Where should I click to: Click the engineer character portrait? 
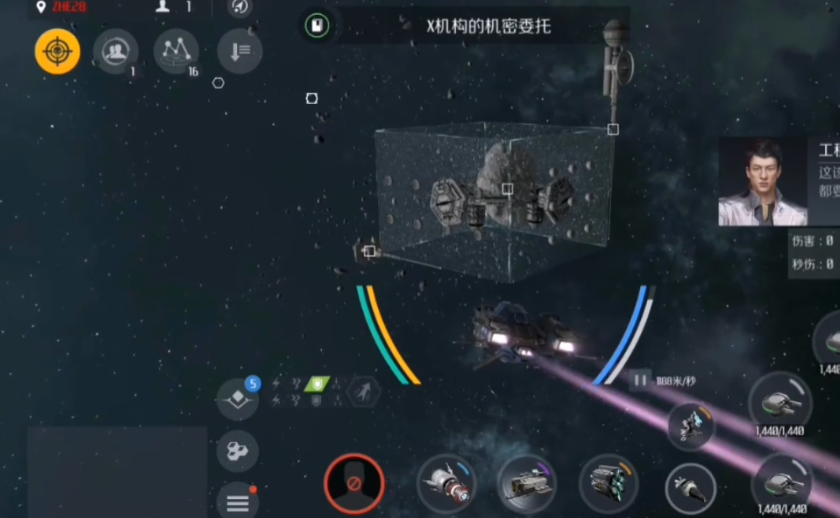tap(762, 183)
